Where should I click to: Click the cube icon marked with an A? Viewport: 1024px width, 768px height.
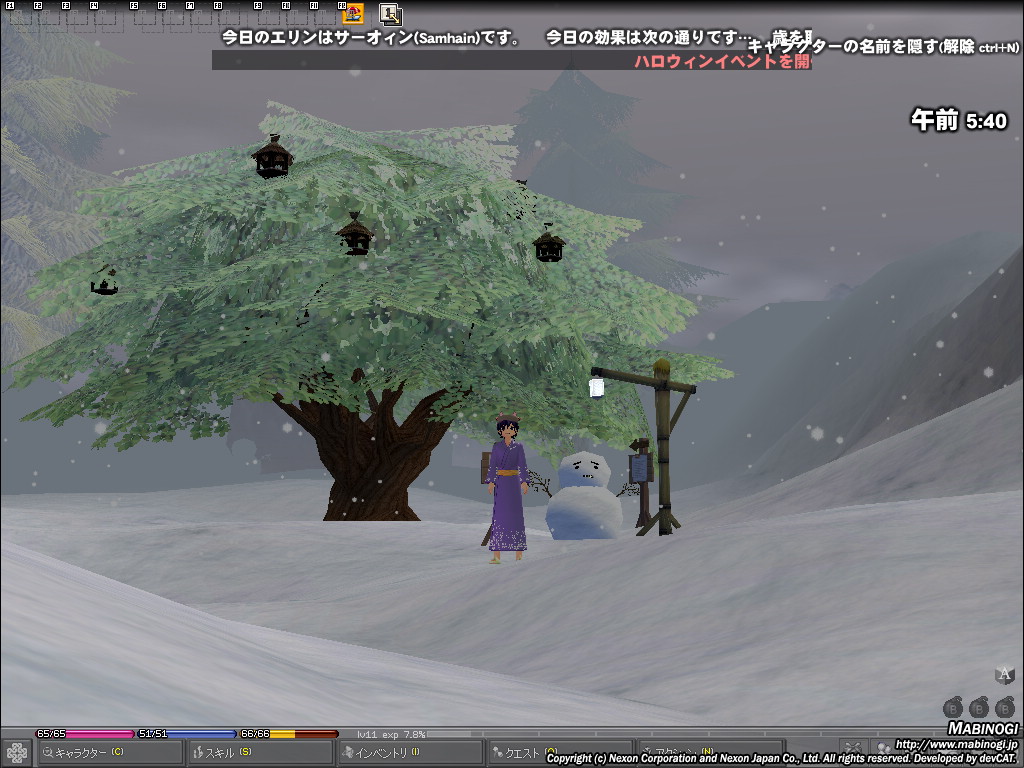coord(1004,675)
